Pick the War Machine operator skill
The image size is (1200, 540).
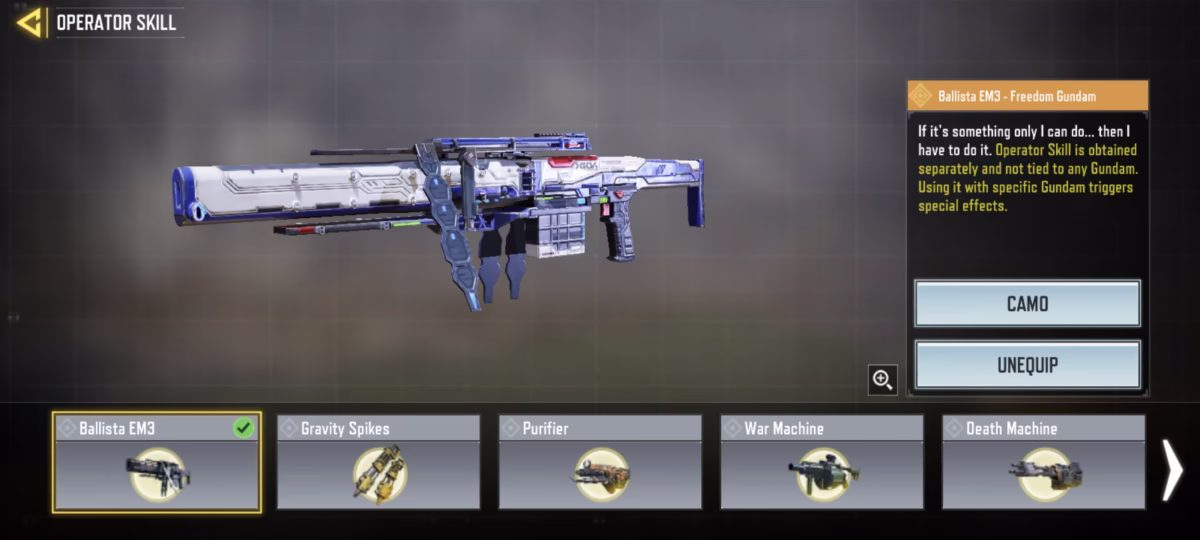(822, 462)
